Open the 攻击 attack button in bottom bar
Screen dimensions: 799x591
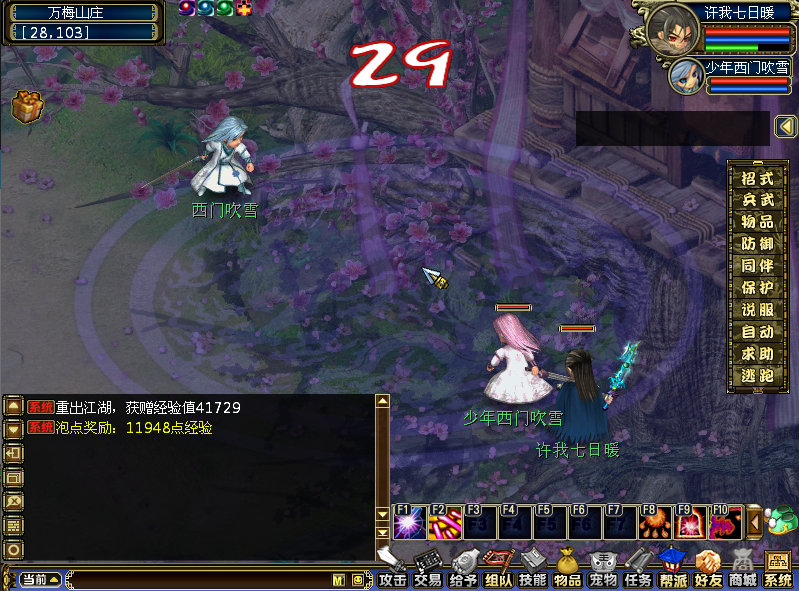tap(392, 570)
